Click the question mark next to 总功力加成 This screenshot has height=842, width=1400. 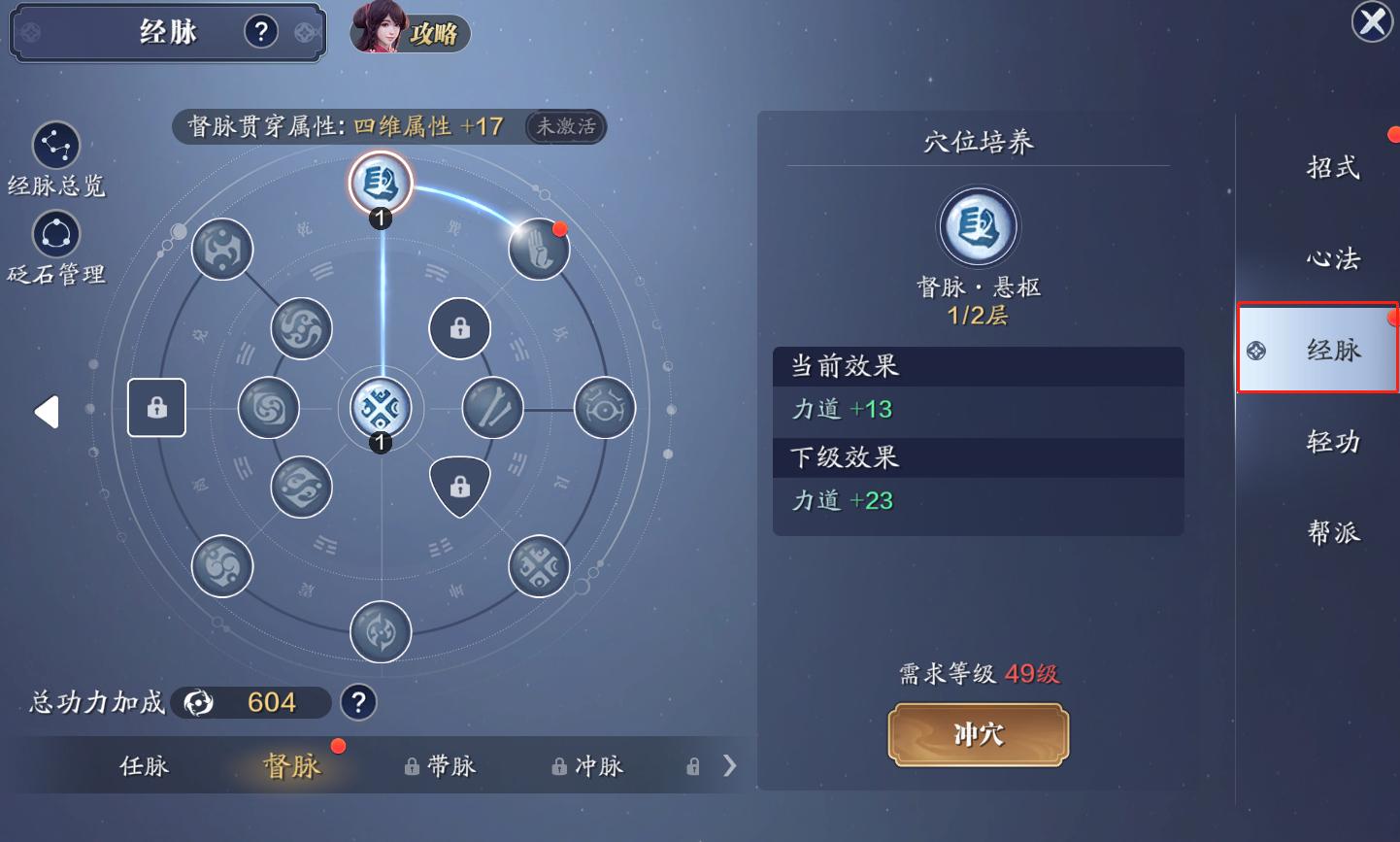point(358,702)
